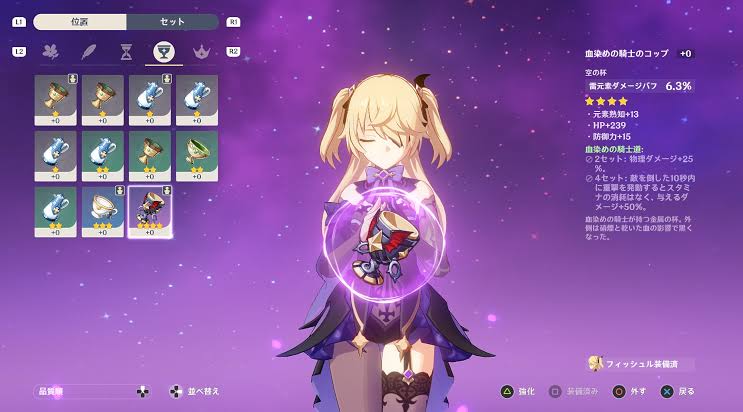Open the 品質順 sort order dropdown
The image size is (743, 412).
[x=85, y=391]
